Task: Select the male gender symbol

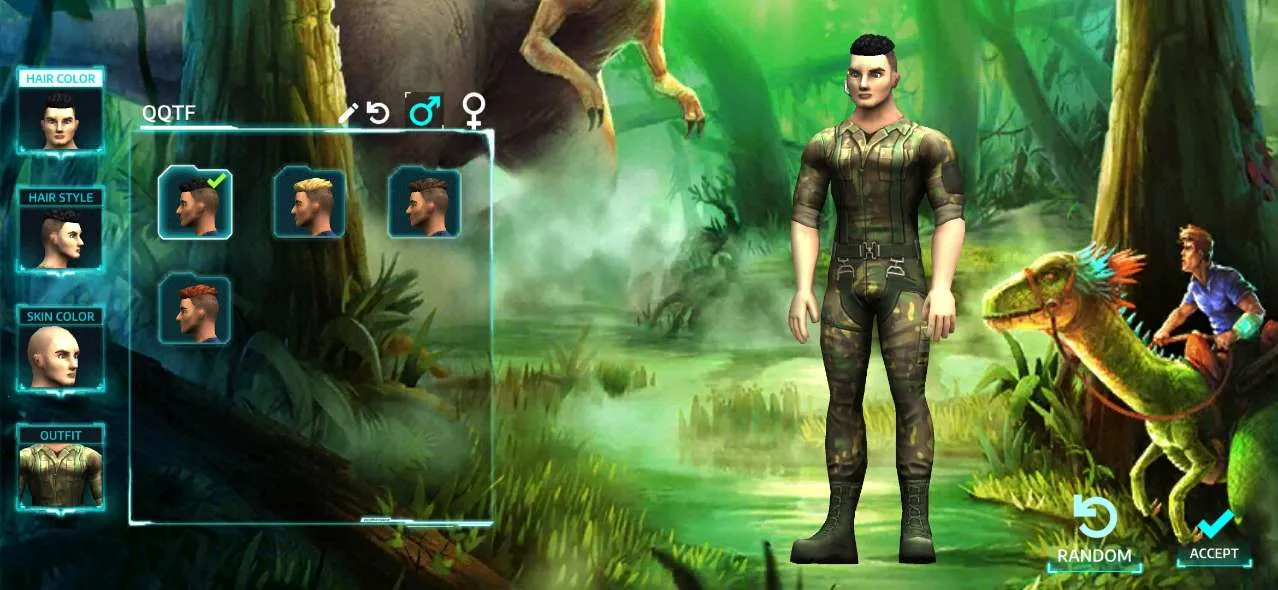Action: click(x=424, y=111)
